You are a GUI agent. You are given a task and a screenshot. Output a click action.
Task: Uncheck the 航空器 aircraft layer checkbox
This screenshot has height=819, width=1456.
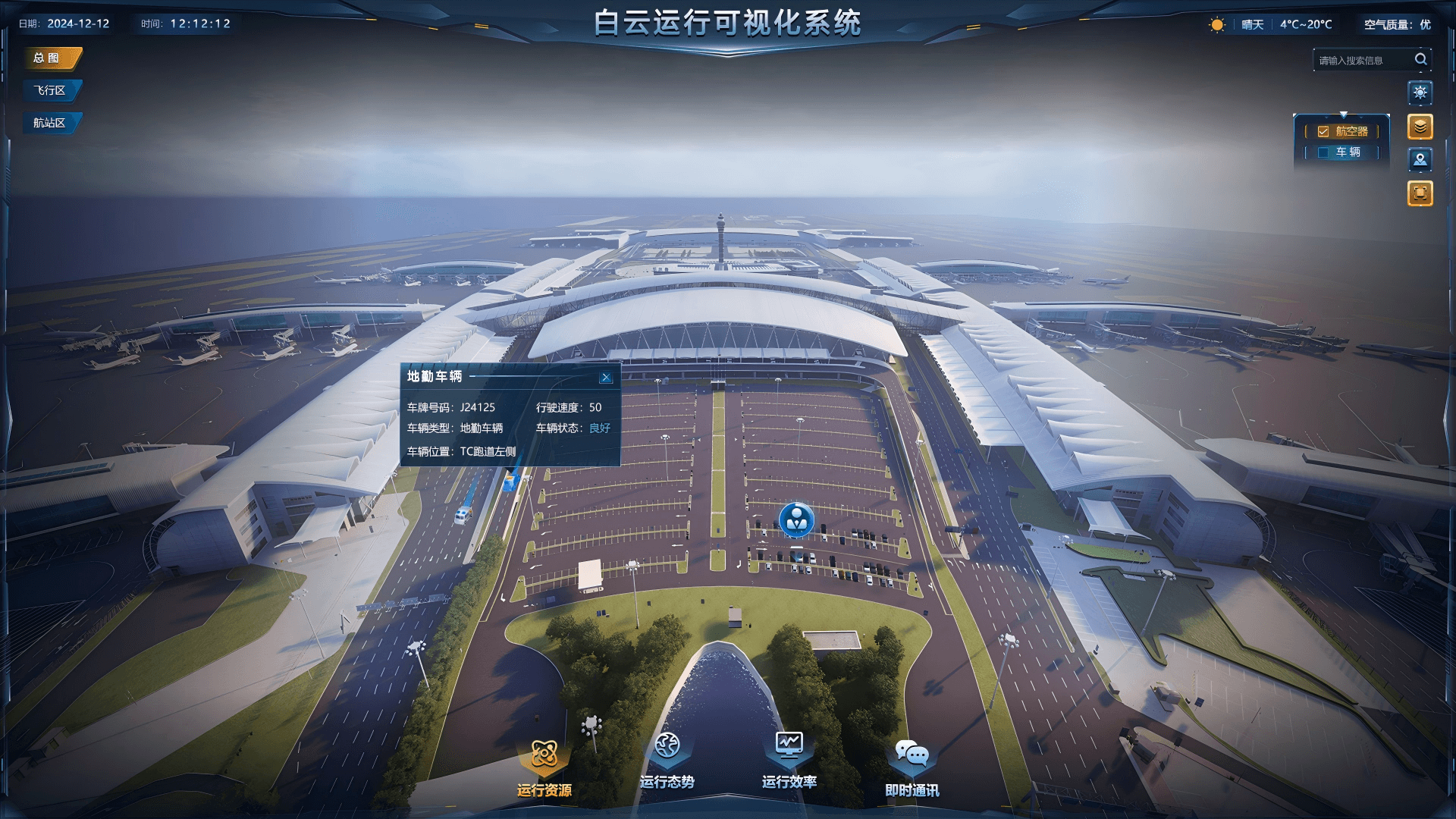[x=1323, y=132]
